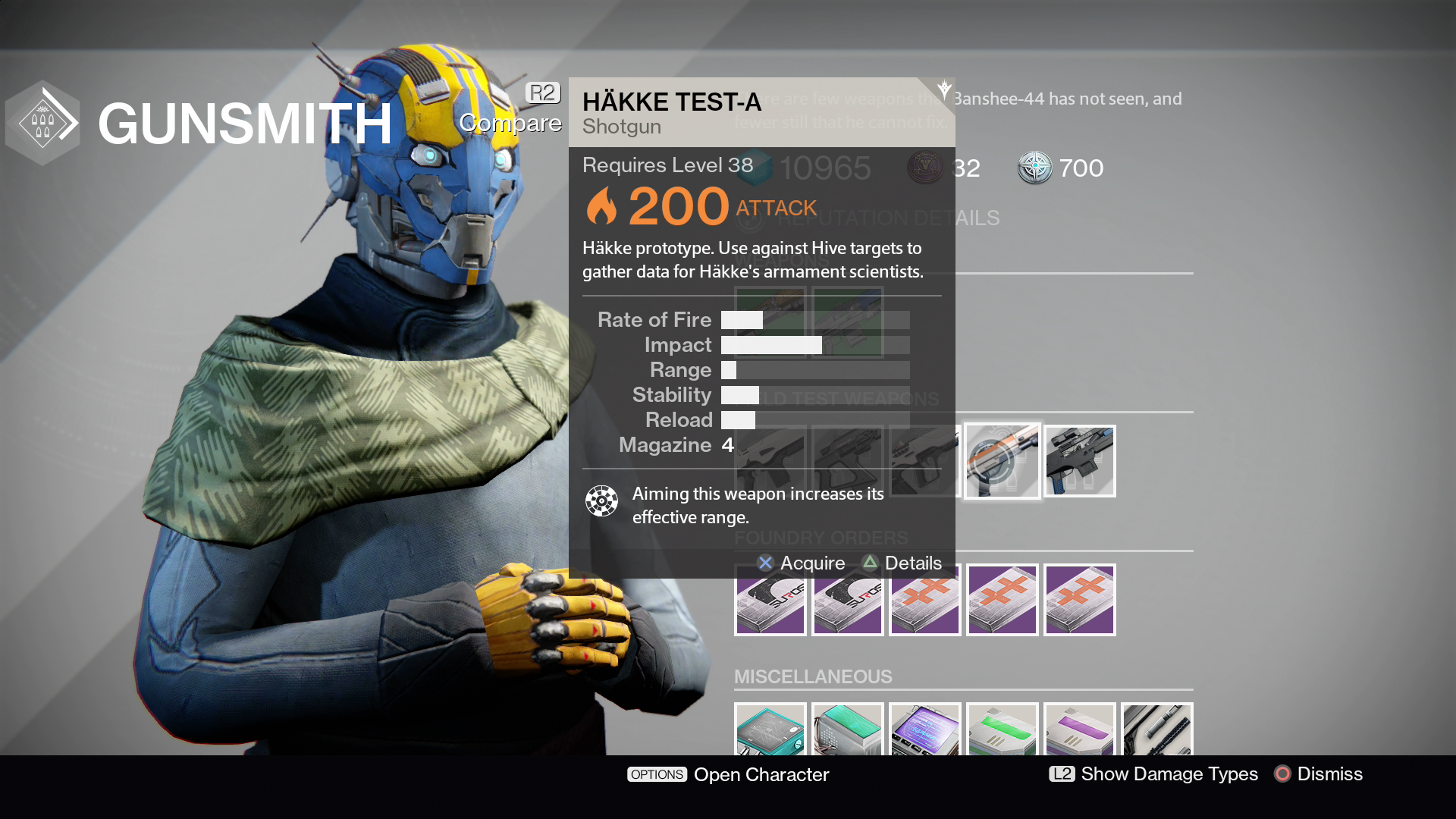1456x819 pixels.
Task: Choose the green-striped canister item
Action: click(x=1003, y=730)
